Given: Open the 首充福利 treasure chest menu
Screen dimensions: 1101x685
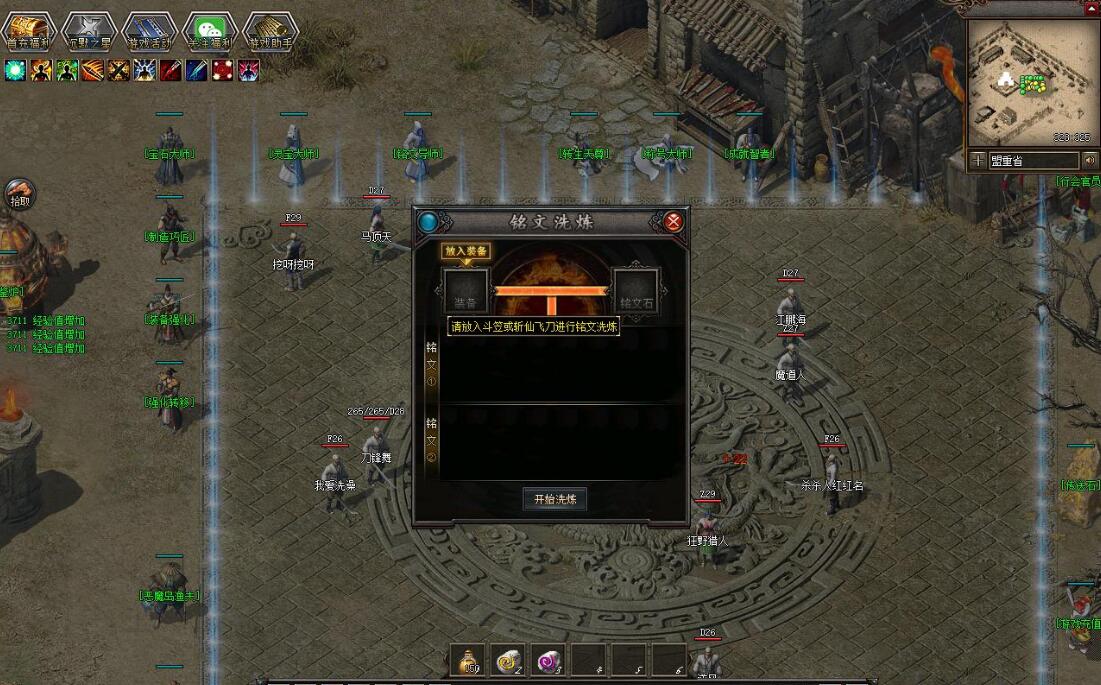Looking at the screenshot, I should pos(27,31).
